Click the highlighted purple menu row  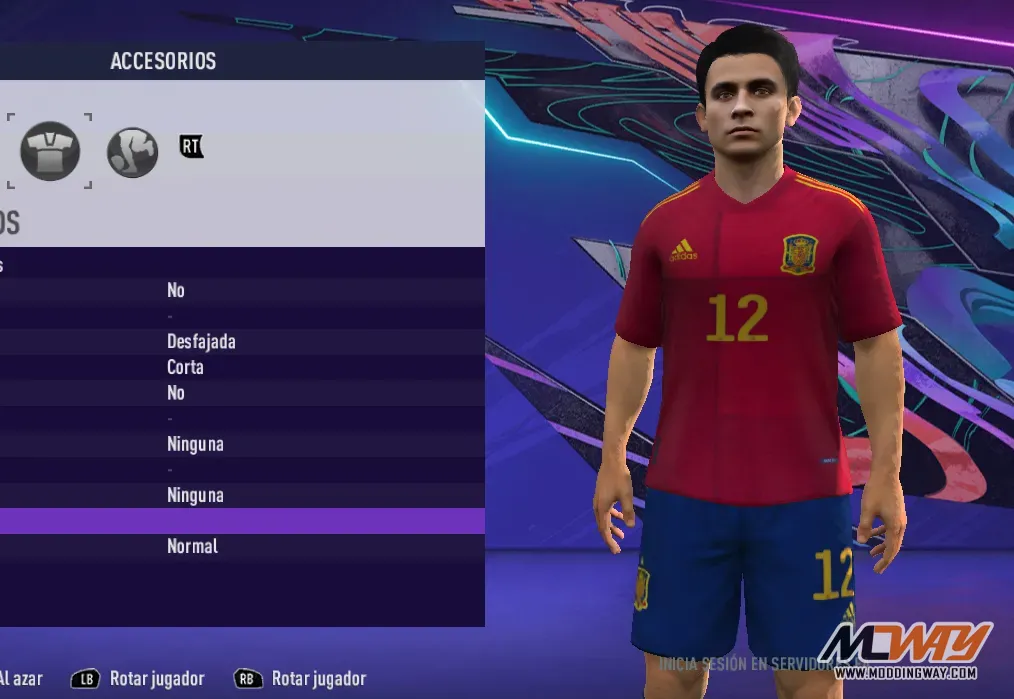tap(240, 521)
